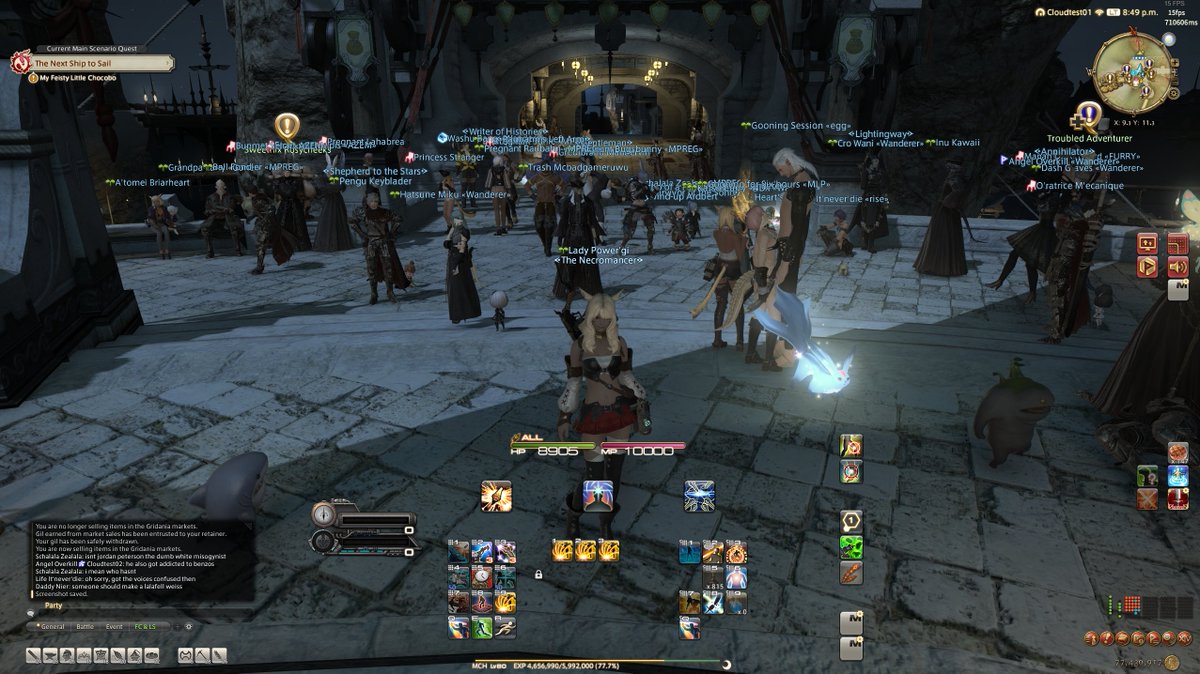Click the red play arrow icon
Screen dimensions: 1200x674
click(1147, 267)
